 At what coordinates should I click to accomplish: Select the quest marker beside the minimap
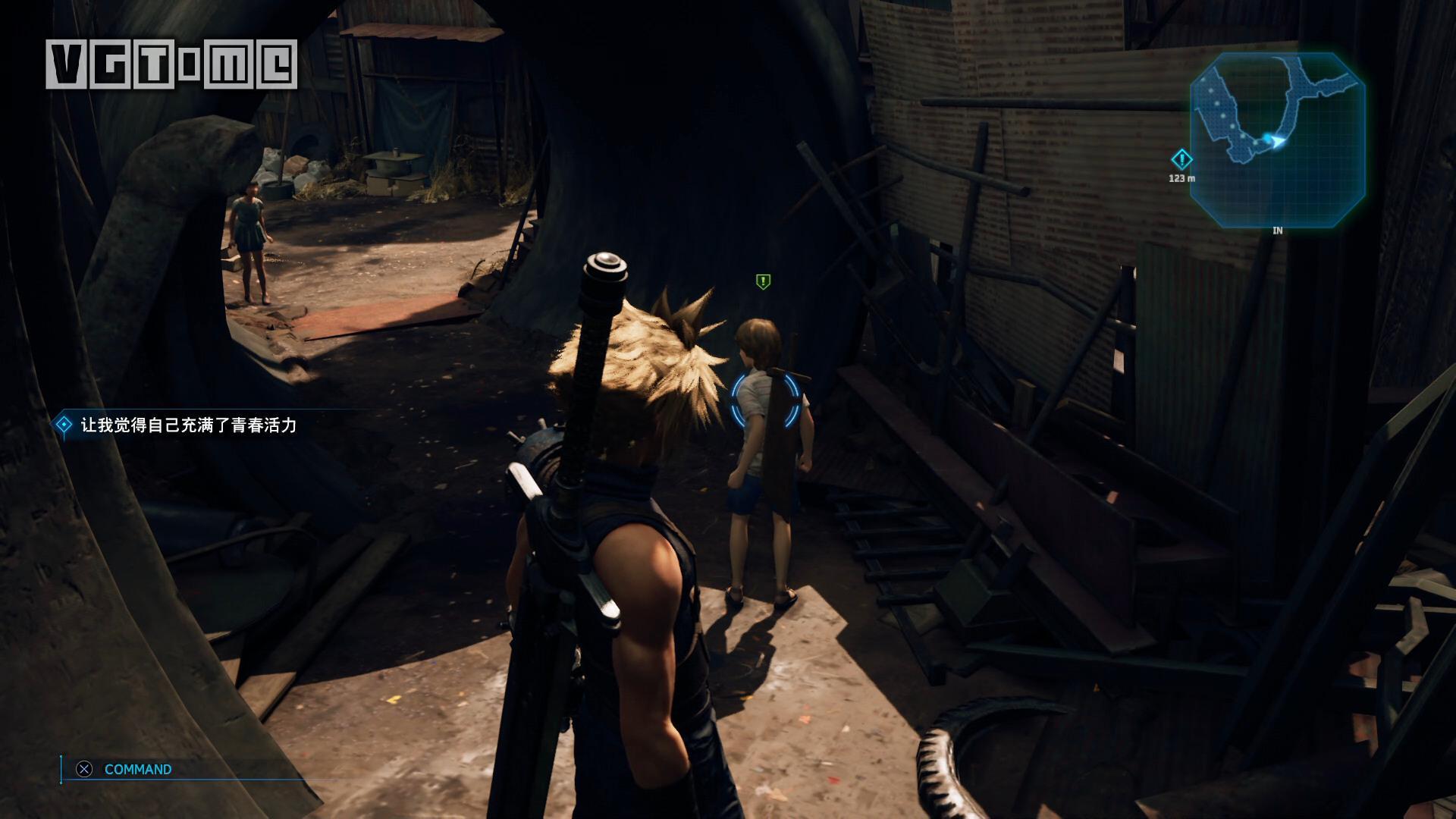1181,160
